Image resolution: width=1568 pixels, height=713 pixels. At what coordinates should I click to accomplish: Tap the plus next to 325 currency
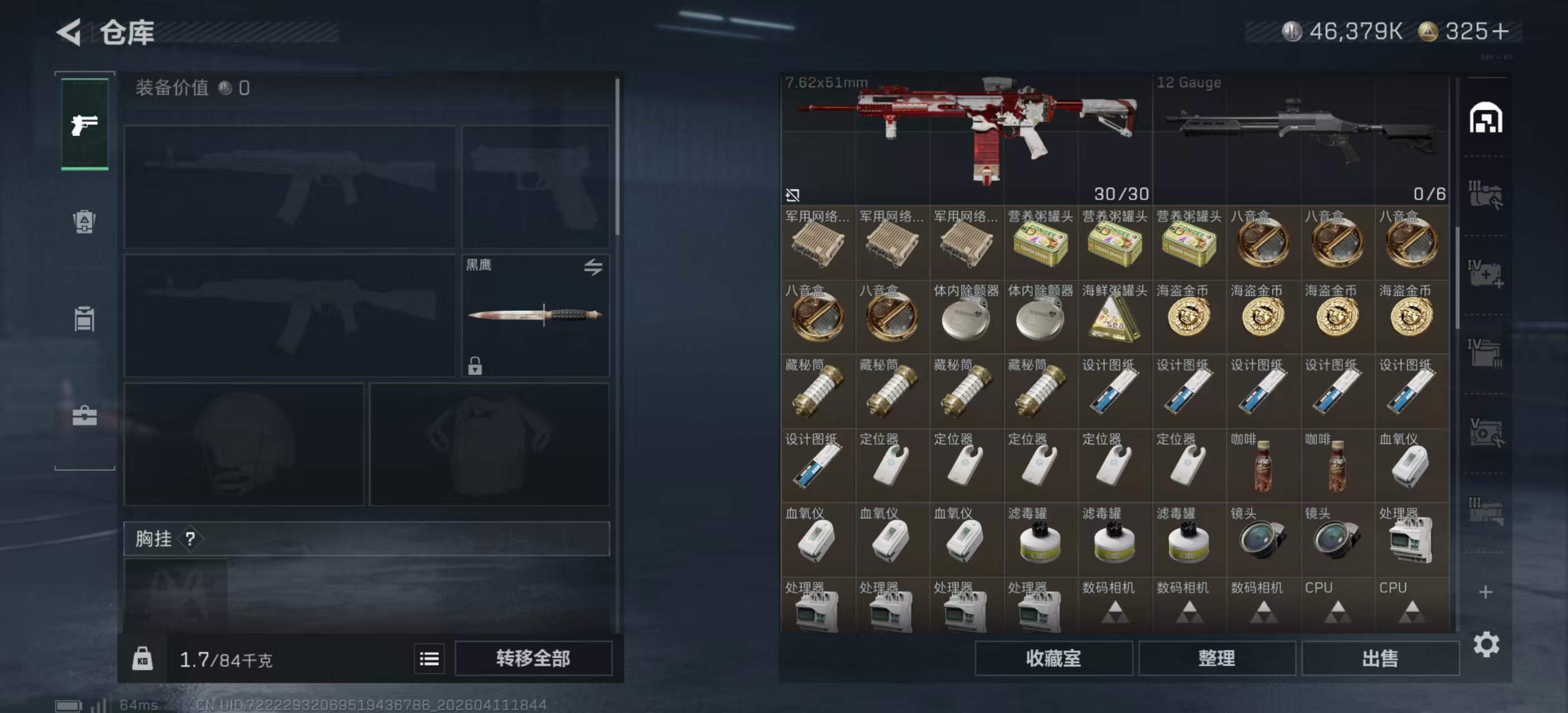pos(1501,32)
